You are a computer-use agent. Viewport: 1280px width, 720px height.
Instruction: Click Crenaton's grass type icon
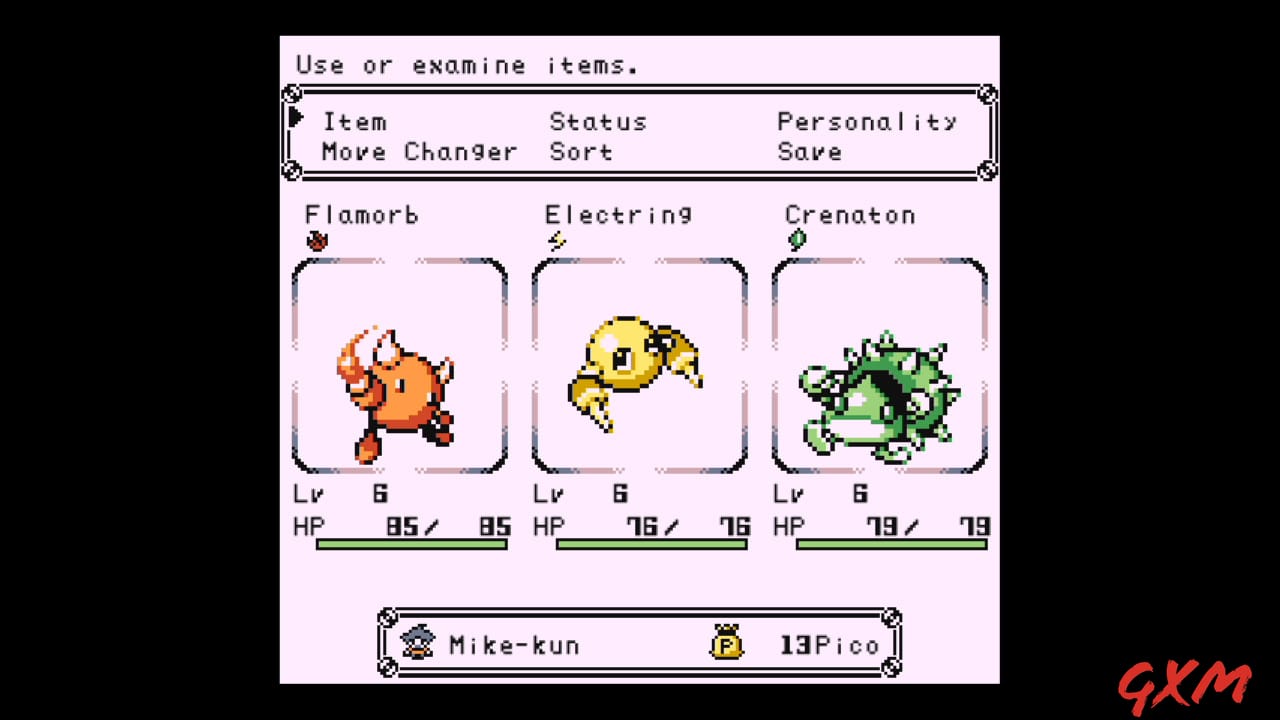point(797,238)
